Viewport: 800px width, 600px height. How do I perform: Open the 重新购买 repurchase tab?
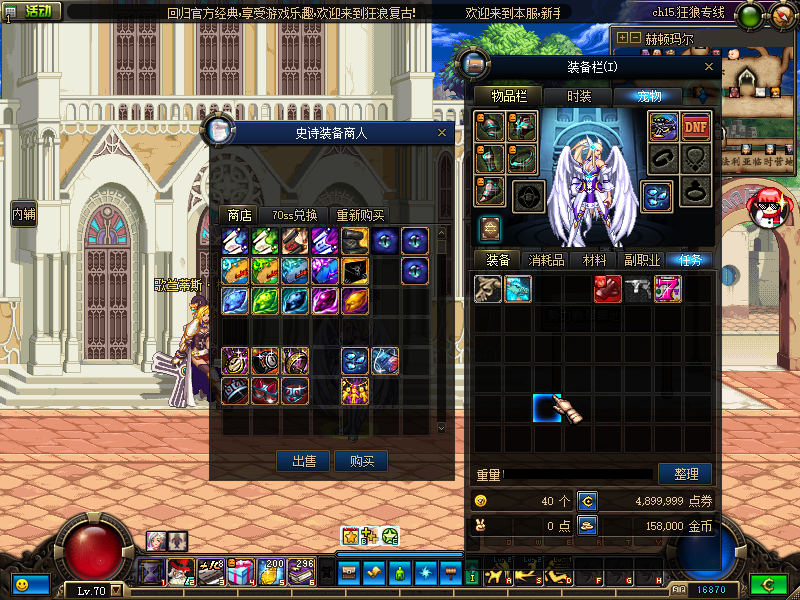coord(360,215)
